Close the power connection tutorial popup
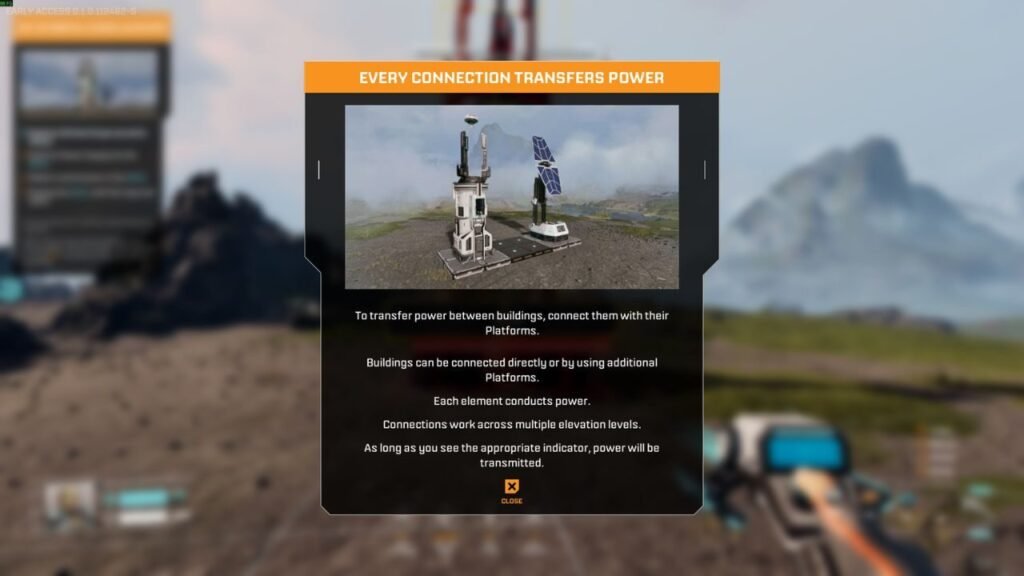The height and width of the screenshot is (576, 1024). (511, 489)
